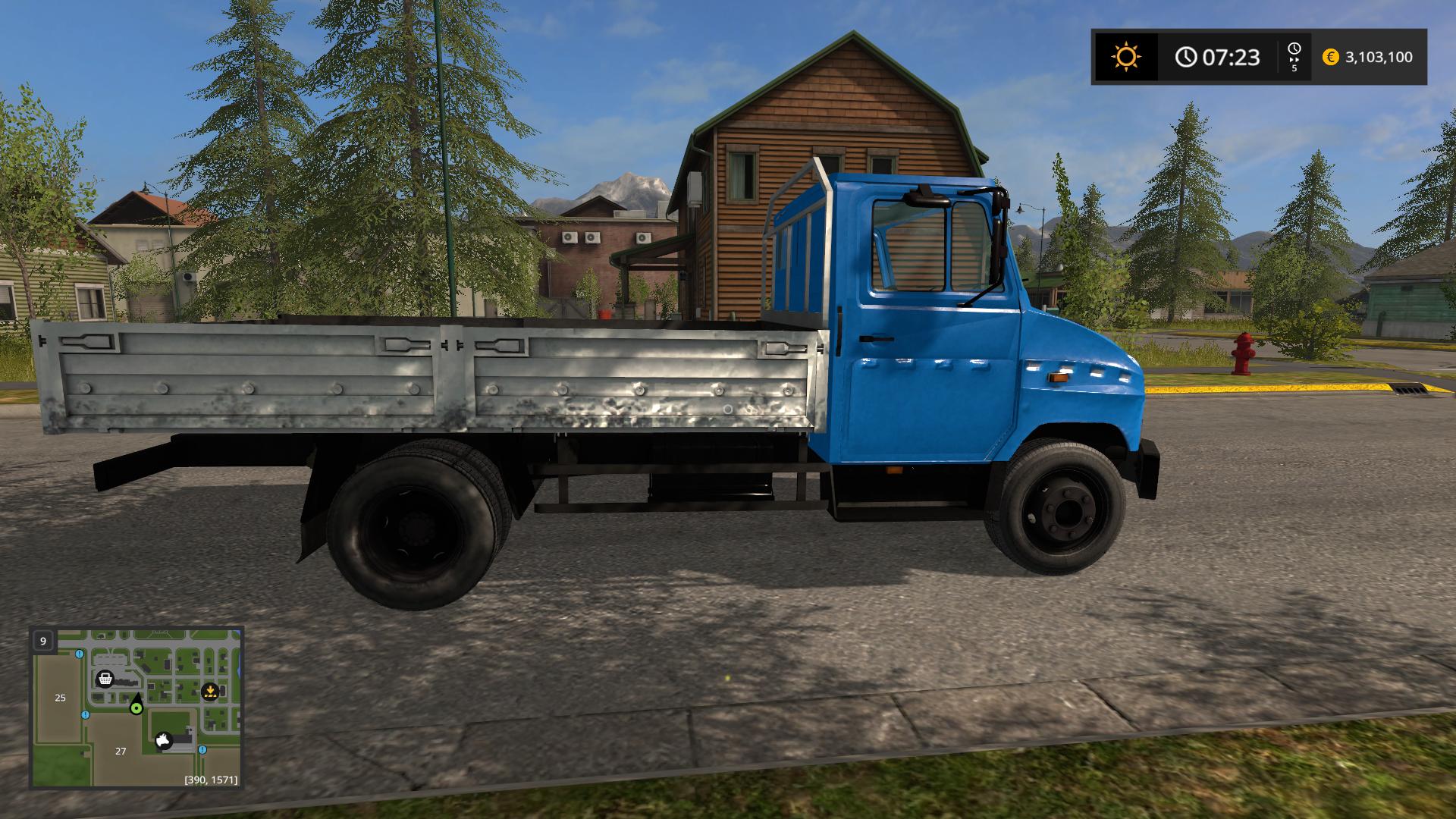Image resolution: width=1456 pixels, height=819 pixels.
Task: Click the yellow unloading point map marker
Action: (210, 691)
